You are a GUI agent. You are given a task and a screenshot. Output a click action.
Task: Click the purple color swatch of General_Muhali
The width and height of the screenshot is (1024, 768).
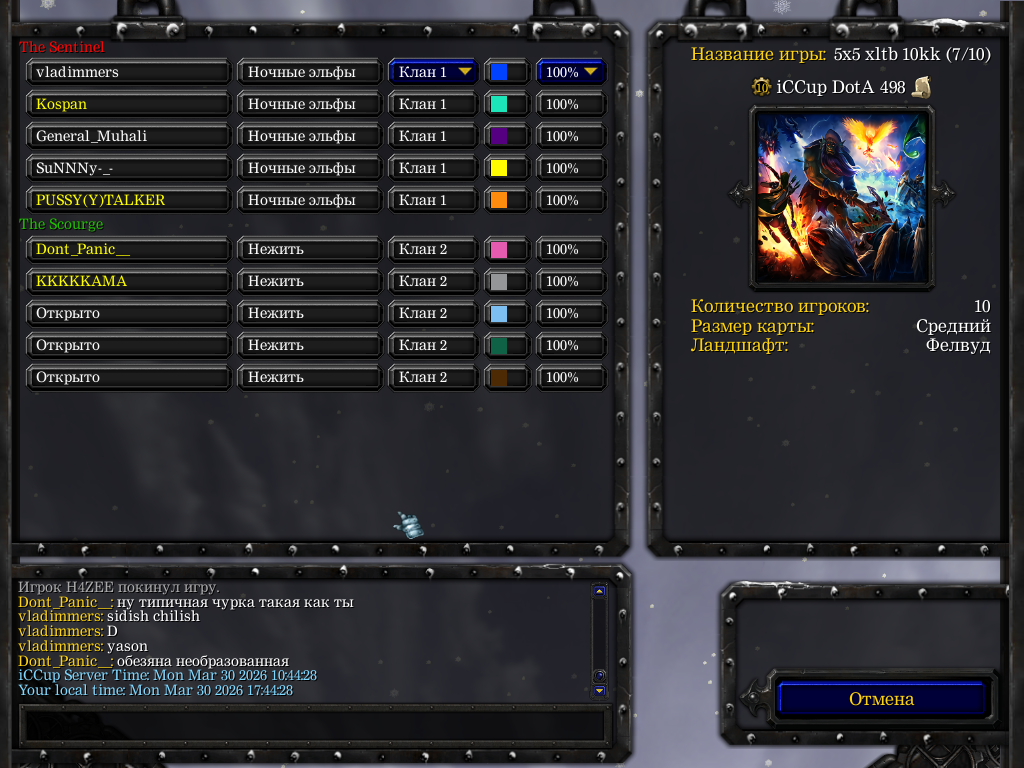[x=498, y=136]
